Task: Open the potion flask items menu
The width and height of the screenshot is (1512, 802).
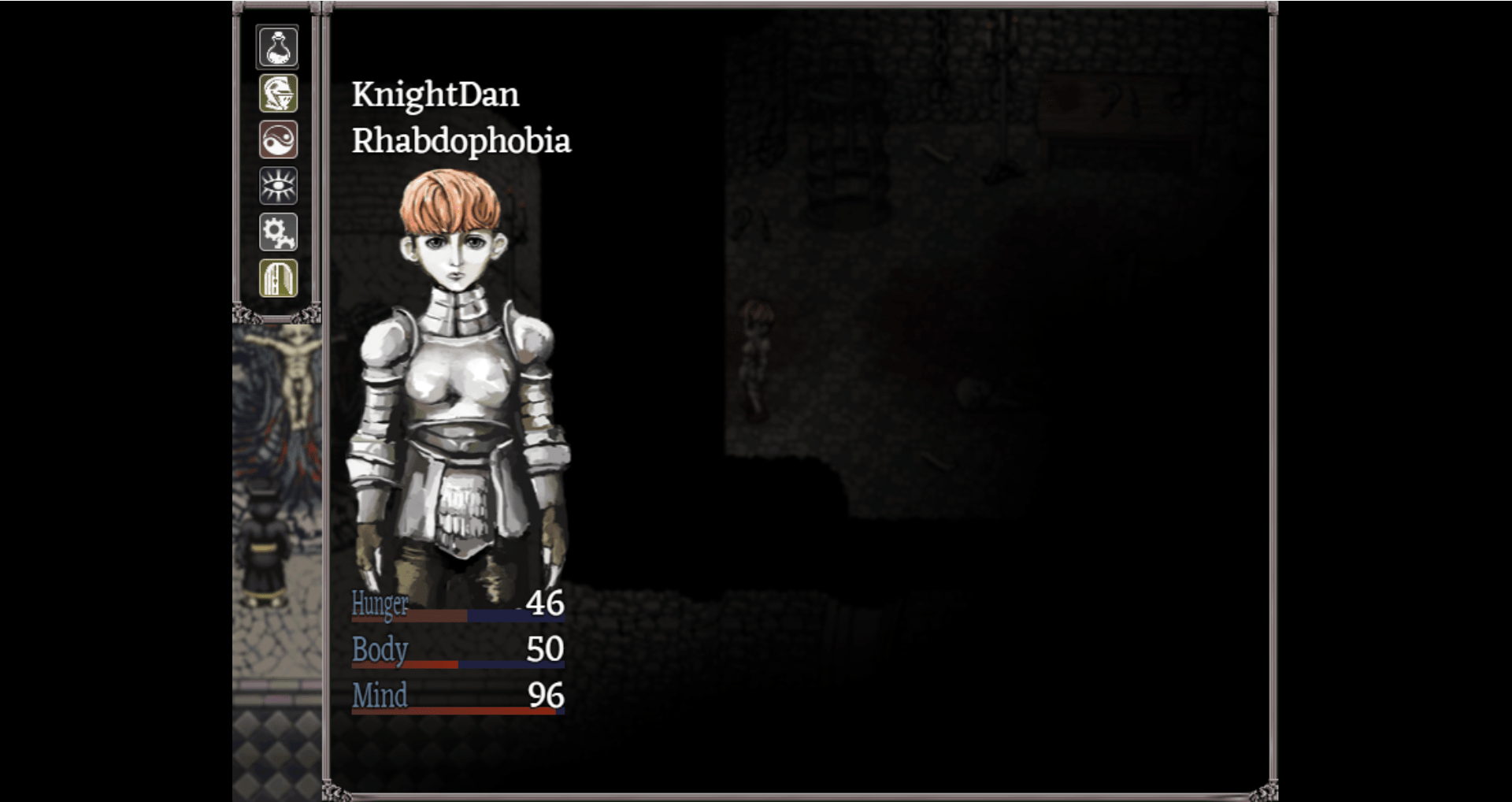Action: point(278,47)
